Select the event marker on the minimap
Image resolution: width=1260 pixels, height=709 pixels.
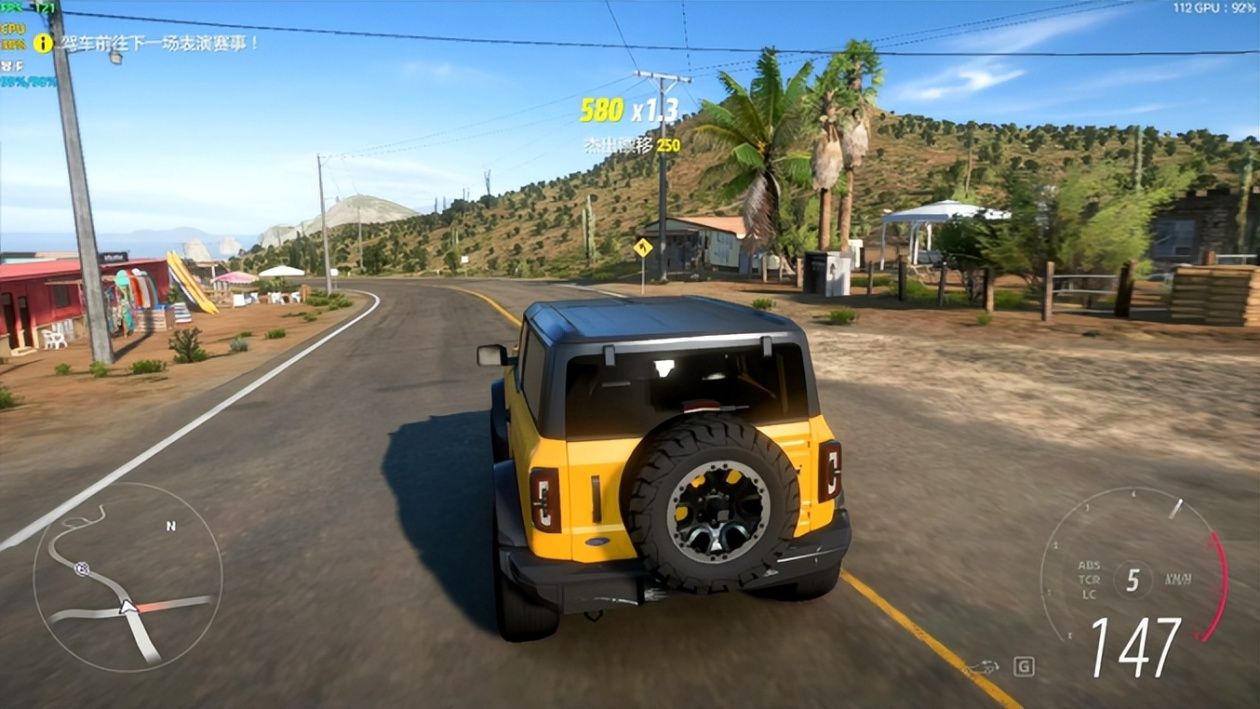pyautogui.click(x=82, y=568)
